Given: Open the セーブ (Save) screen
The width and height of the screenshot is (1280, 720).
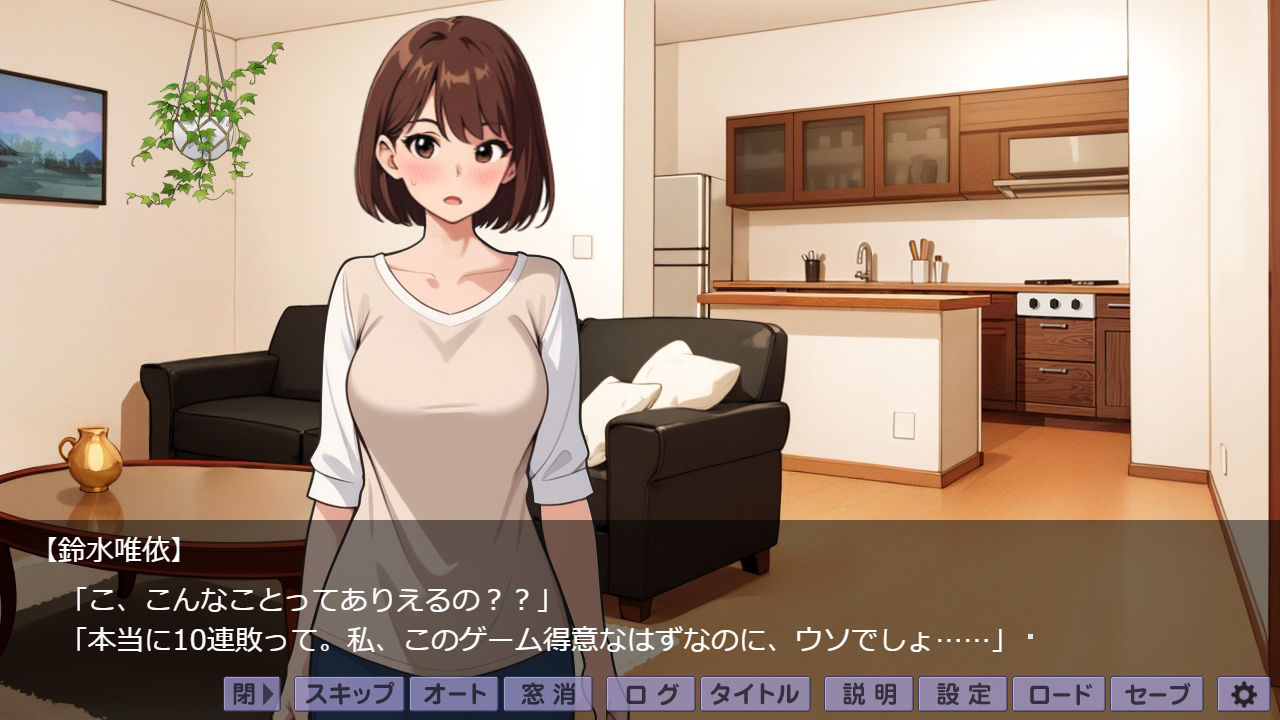Looking at the screenshot, I should point(1157,693).
